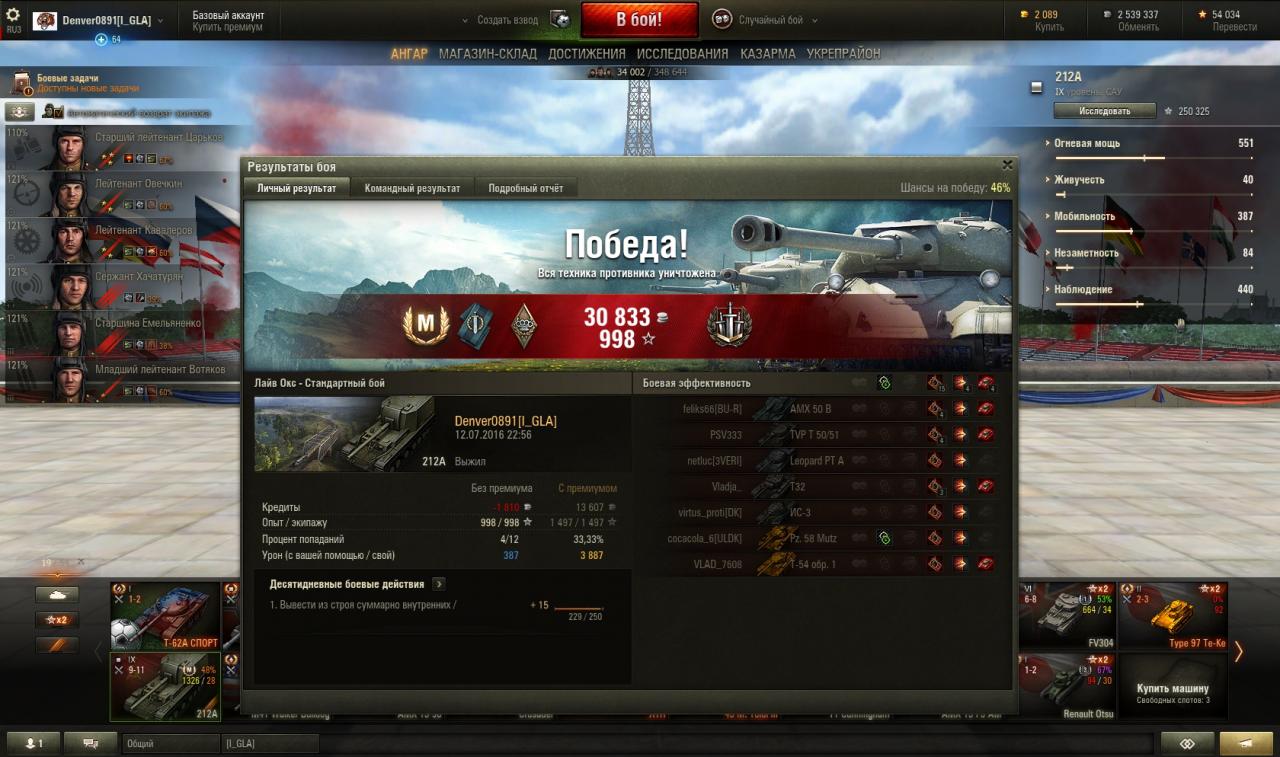Open the Подробный отчёт tab
Image resolution: width=1280 pixels, height=757 pixels.
(x=525, y=188)
